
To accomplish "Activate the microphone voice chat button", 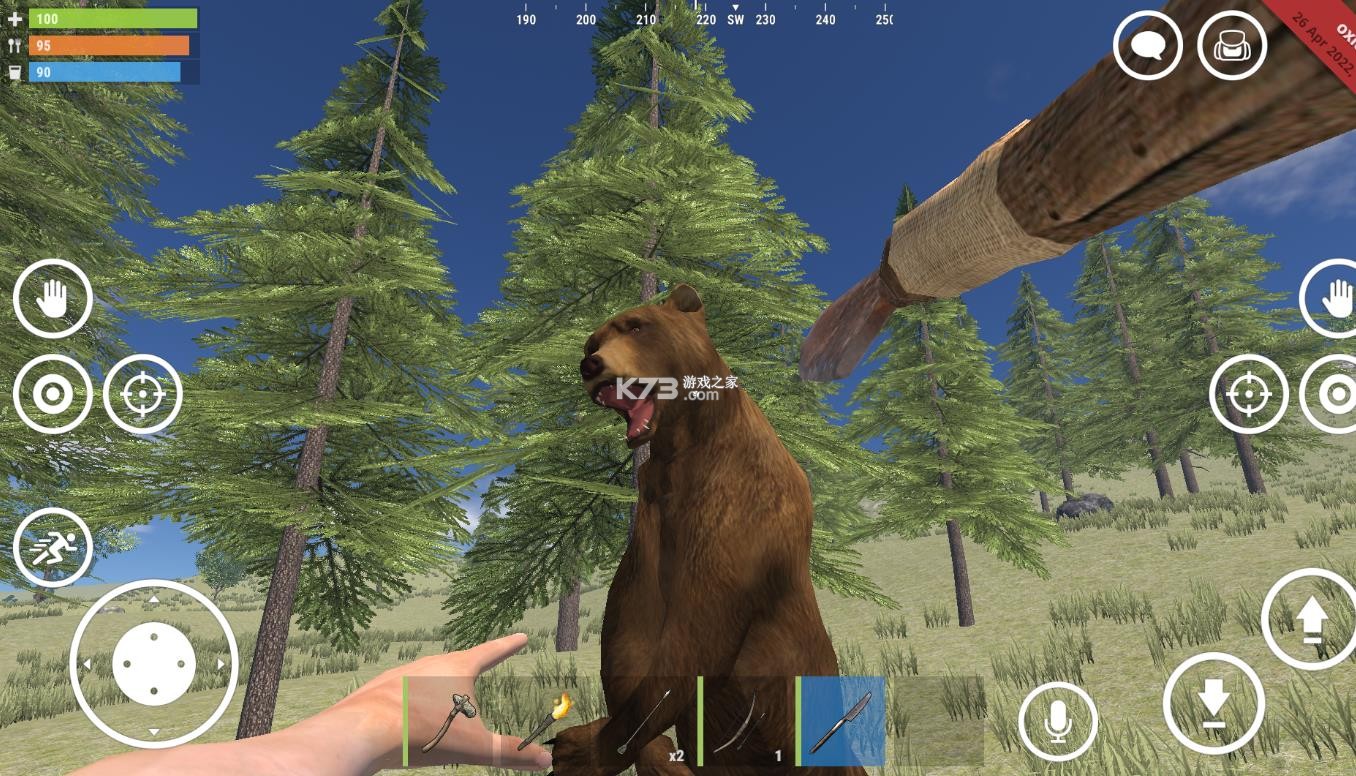I will coord(1058,721).
